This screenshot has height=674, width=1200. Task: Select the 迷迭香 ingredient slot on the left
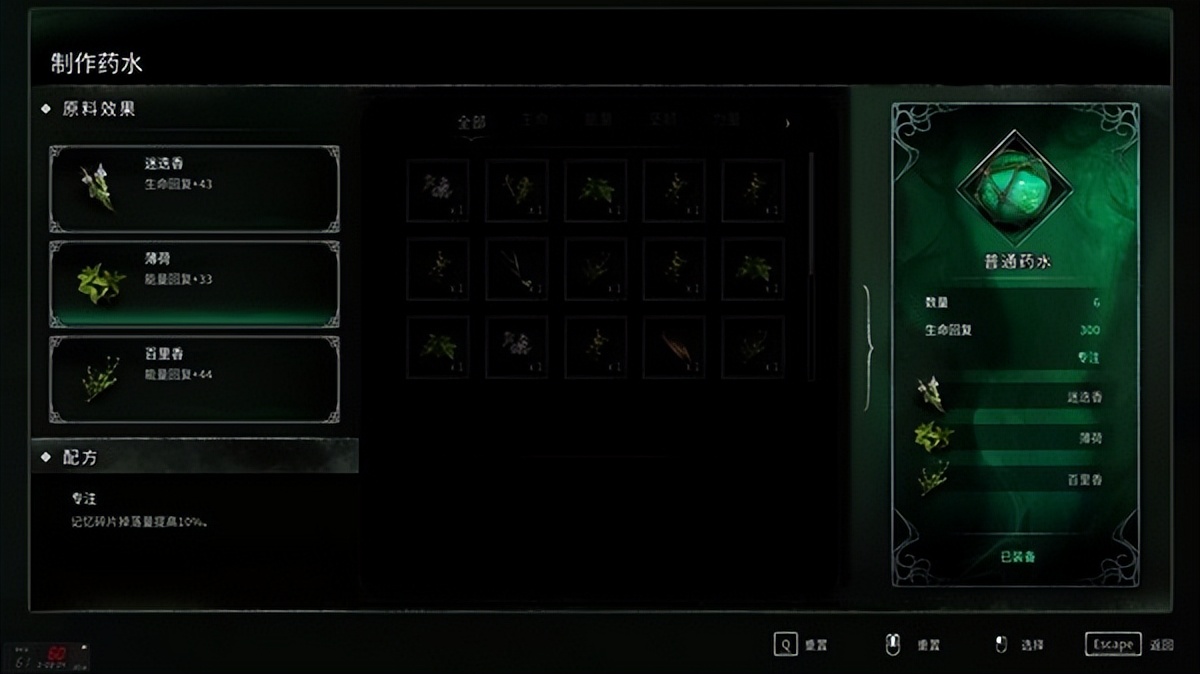(194, 188)
